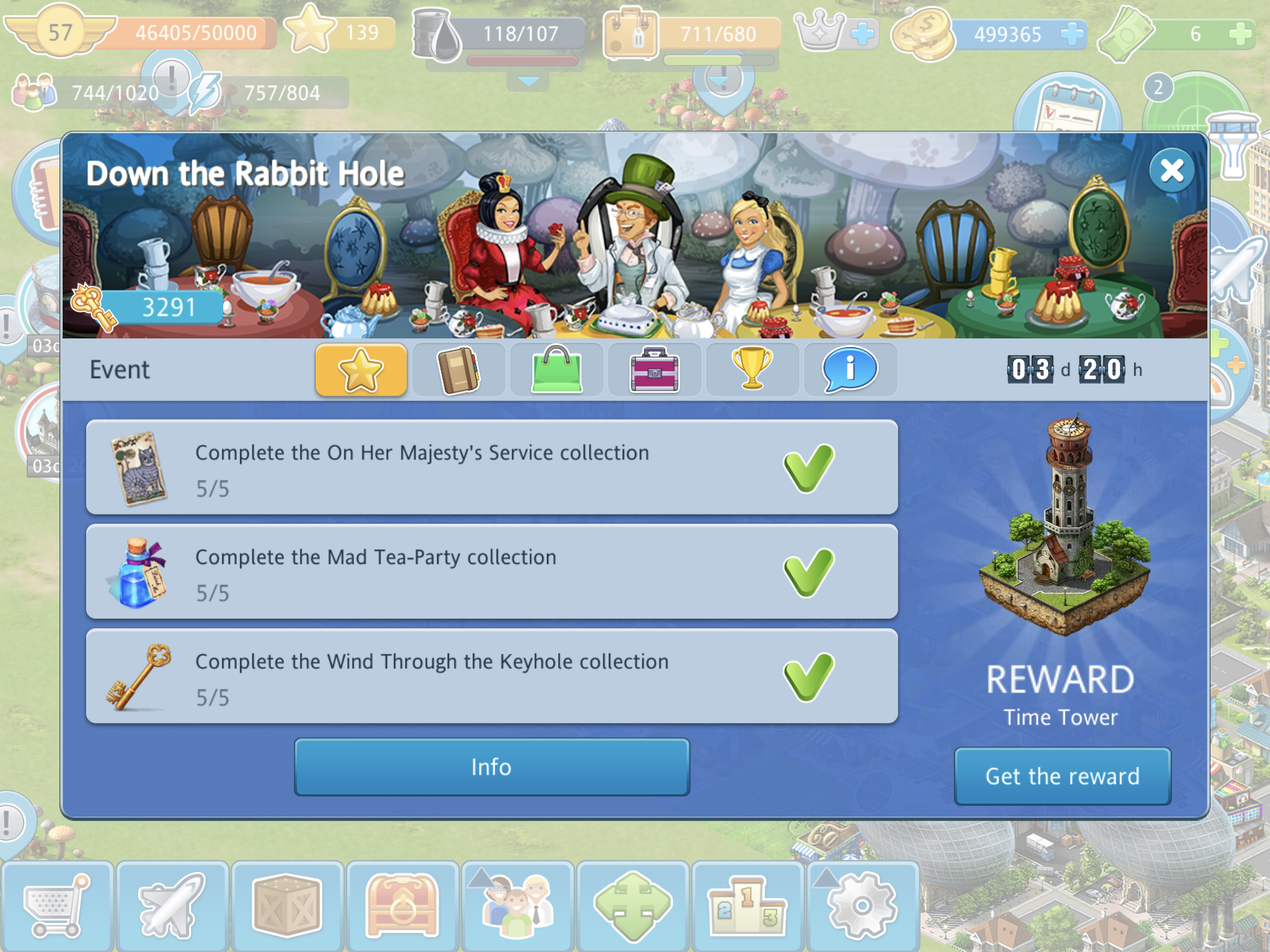1270x952 pixels.
Task: Select the Mad Tea-Party collection row
Action: coord(492,572)
